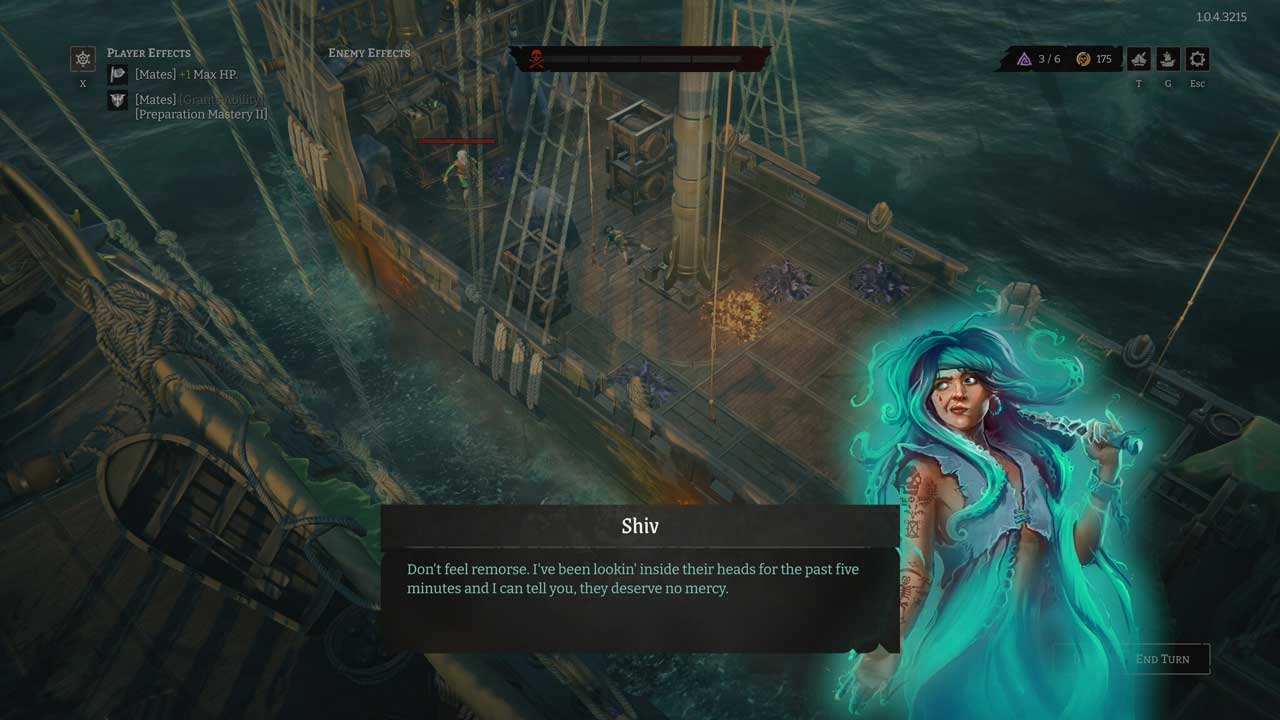The height and width of the screenshot is (720, 1280).
Task: Select the Preparation Mastery II effect icon
Action: [118, 100]
